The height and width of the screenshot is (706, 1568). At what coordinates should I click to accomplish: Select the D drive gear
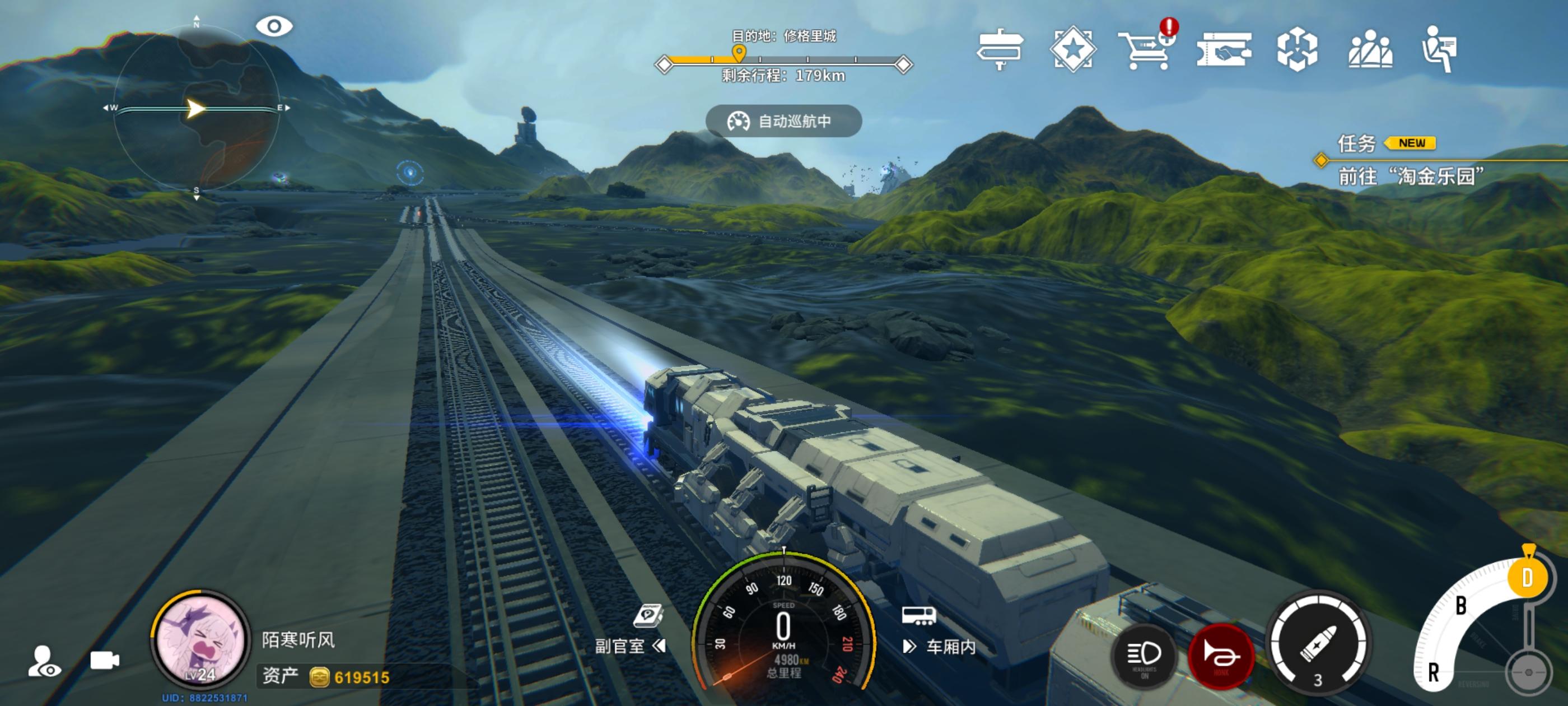coord(1527,578)
